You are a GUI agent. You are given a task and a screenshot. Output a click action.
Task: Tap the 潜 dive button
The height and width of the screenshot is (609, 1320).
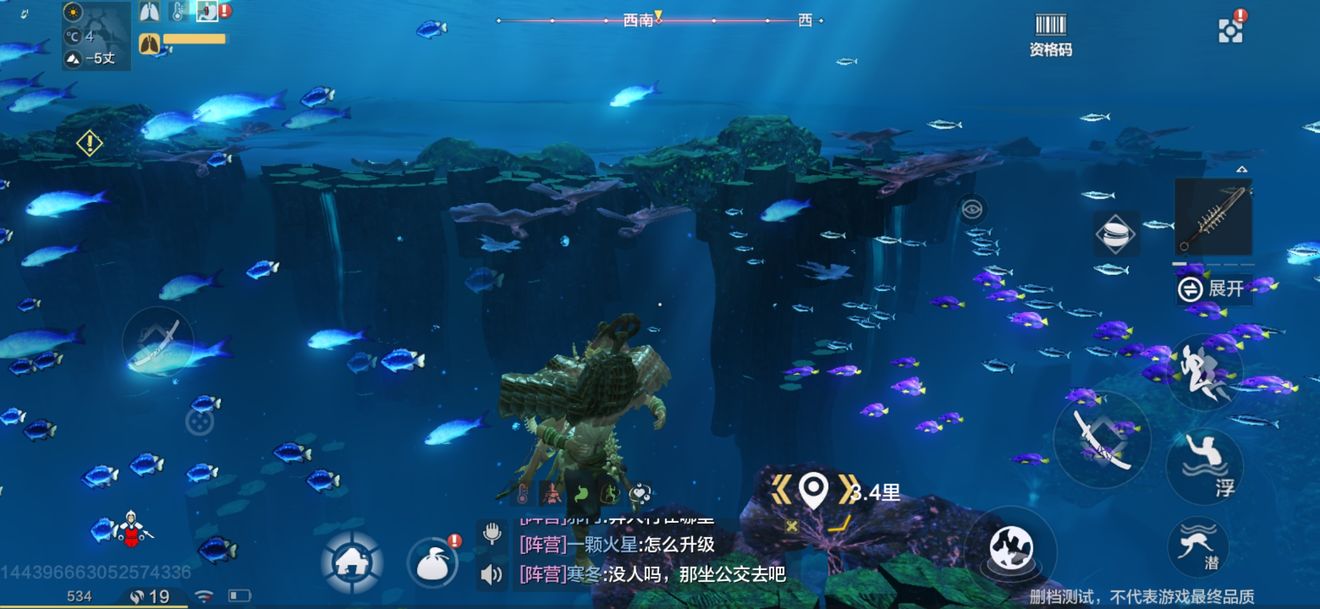point(1197,546)
